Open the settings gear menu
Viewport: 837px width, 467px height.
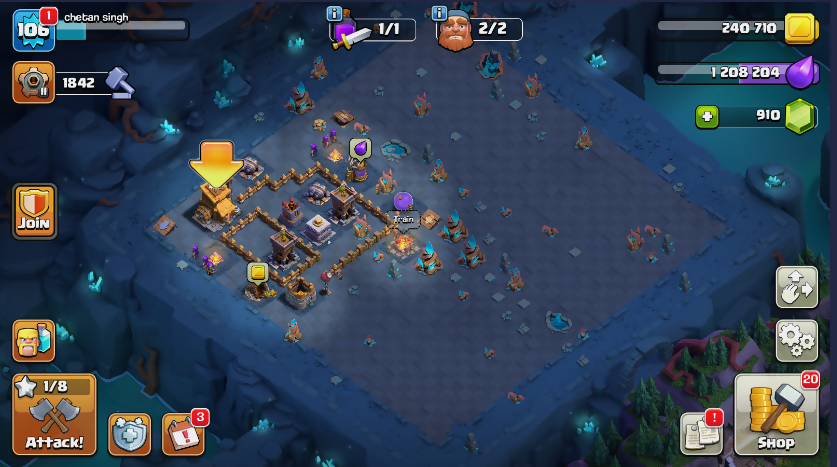click(797, 340)
